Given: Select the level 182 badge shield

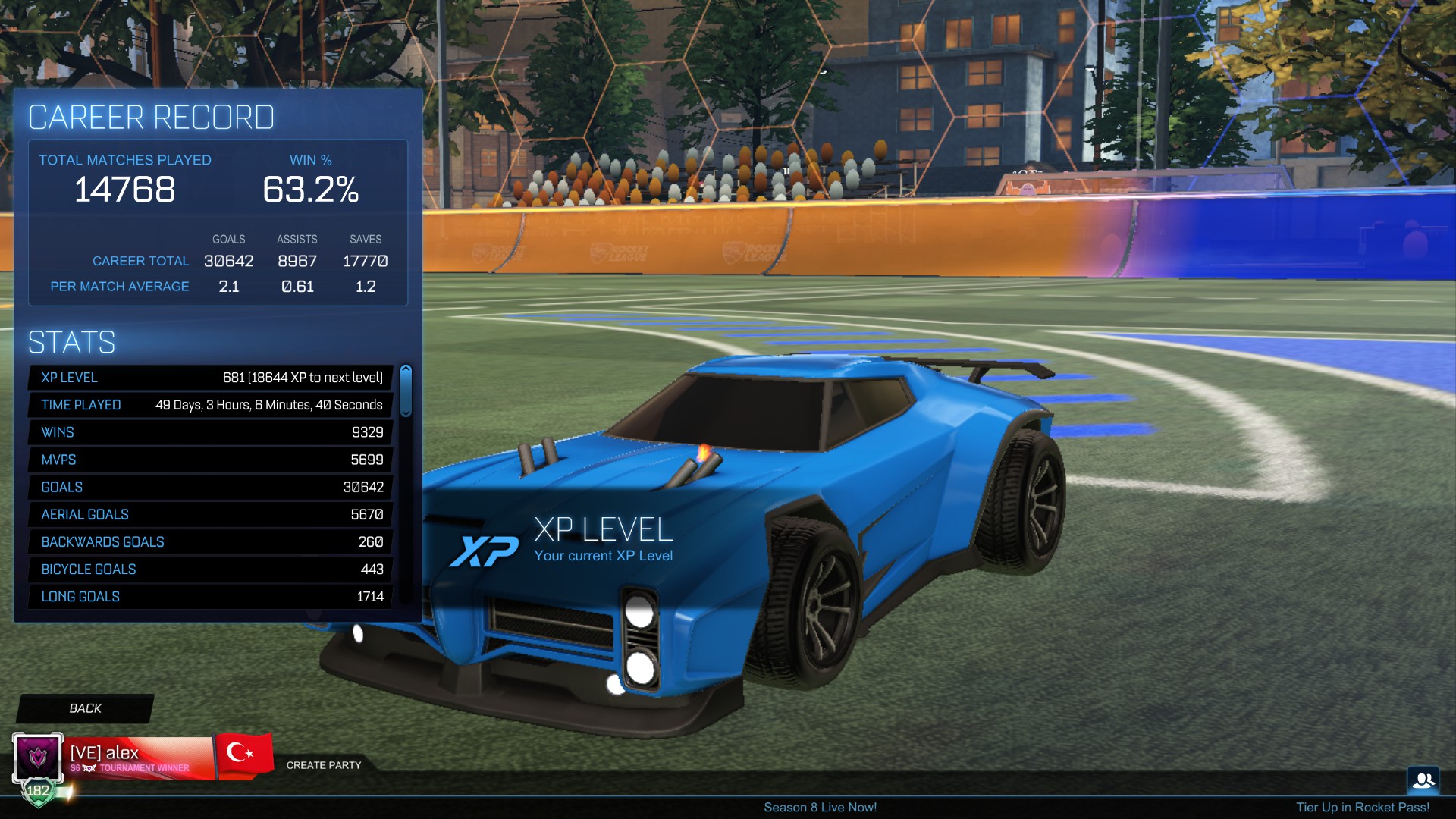Looking at the screenshot, I should (37, 789).
